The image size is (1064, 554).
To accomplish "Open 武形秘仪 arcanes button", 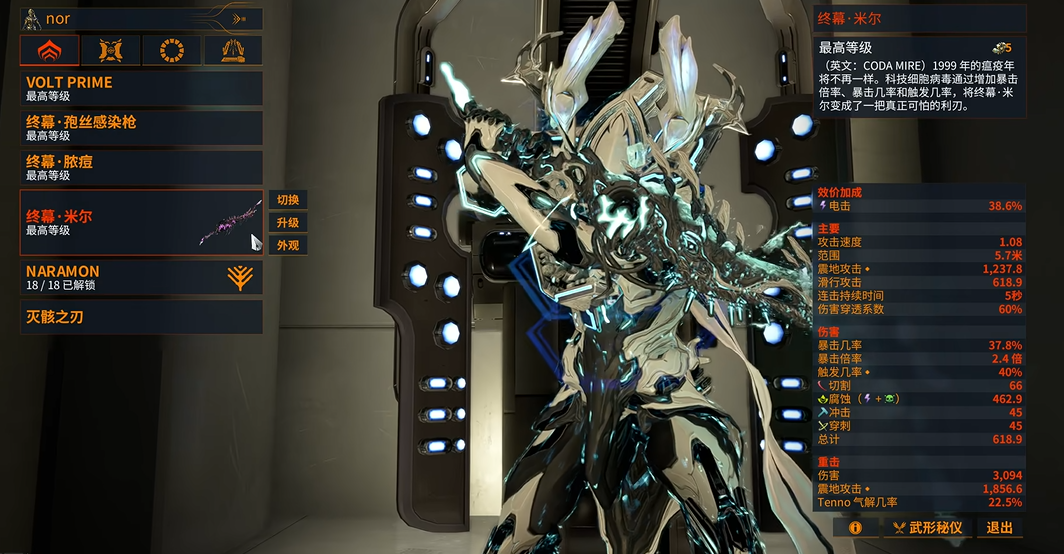I will point(926,527).
